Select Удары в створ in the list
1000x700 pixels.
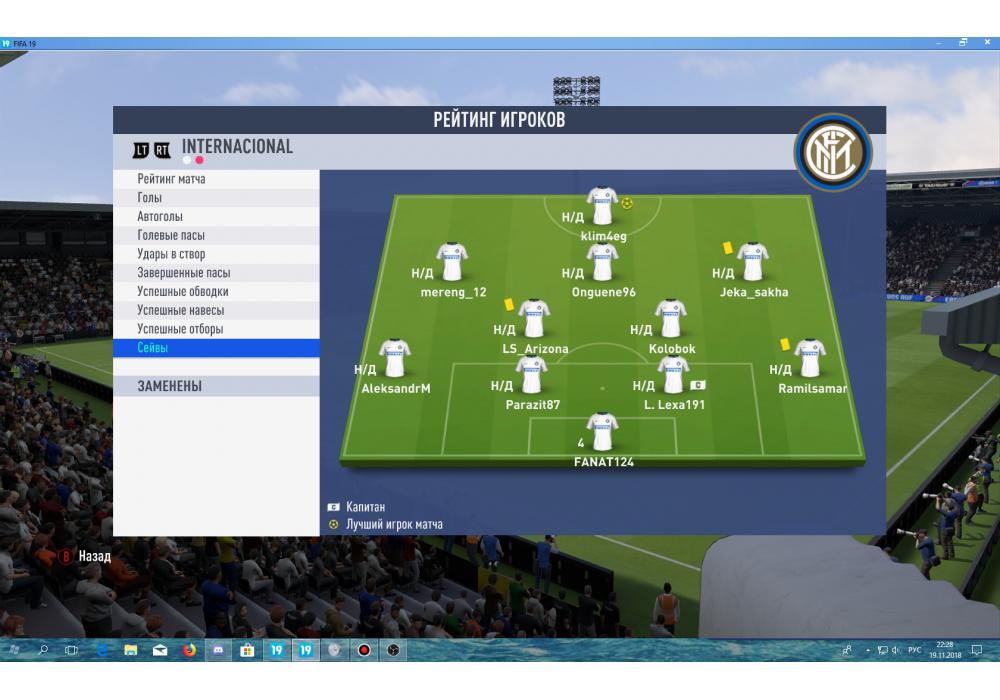coord(215,254)
